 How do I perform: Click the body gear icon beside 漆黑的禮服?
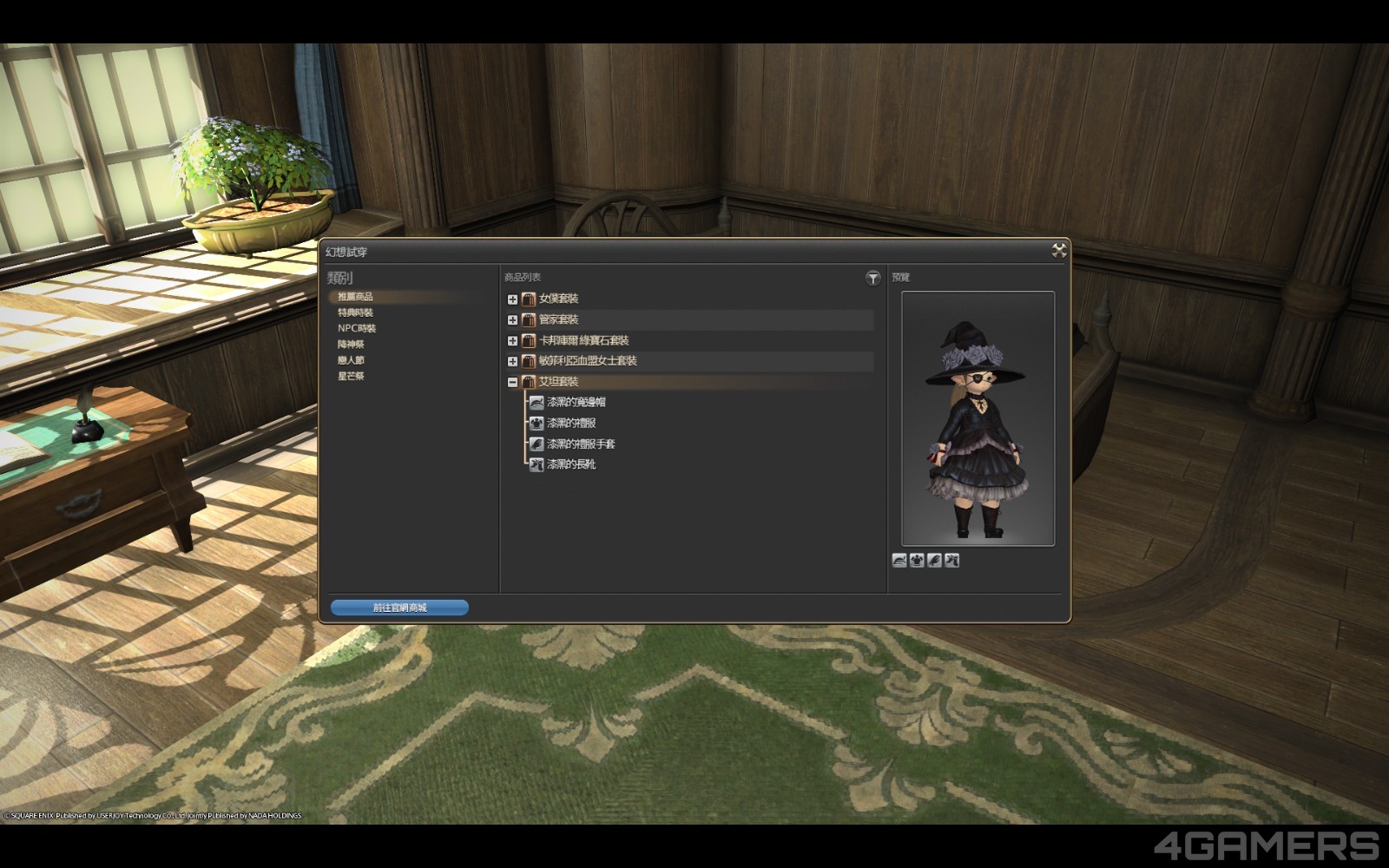[x=537, y=423]
